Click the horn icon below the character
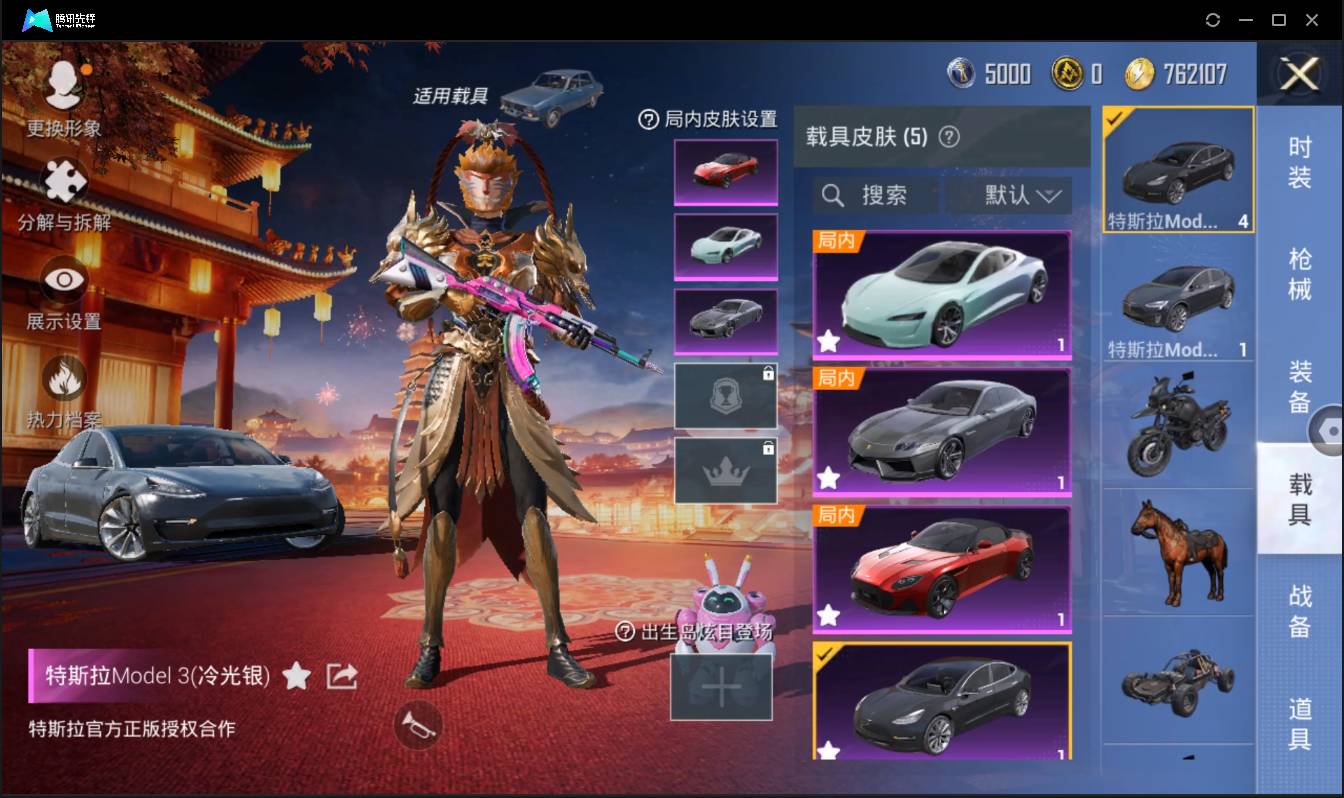This screenshot has width=1344, height=798. [420, 728]
